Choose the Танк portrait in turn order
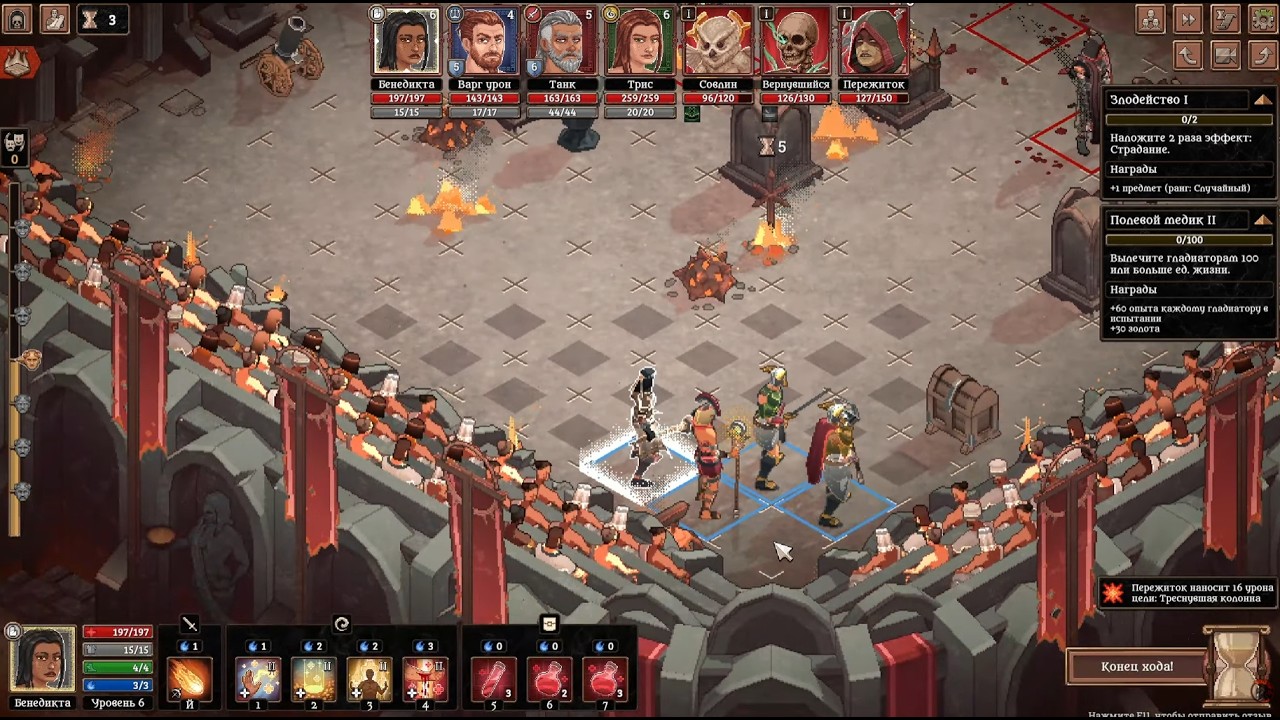 click(561, 42)
